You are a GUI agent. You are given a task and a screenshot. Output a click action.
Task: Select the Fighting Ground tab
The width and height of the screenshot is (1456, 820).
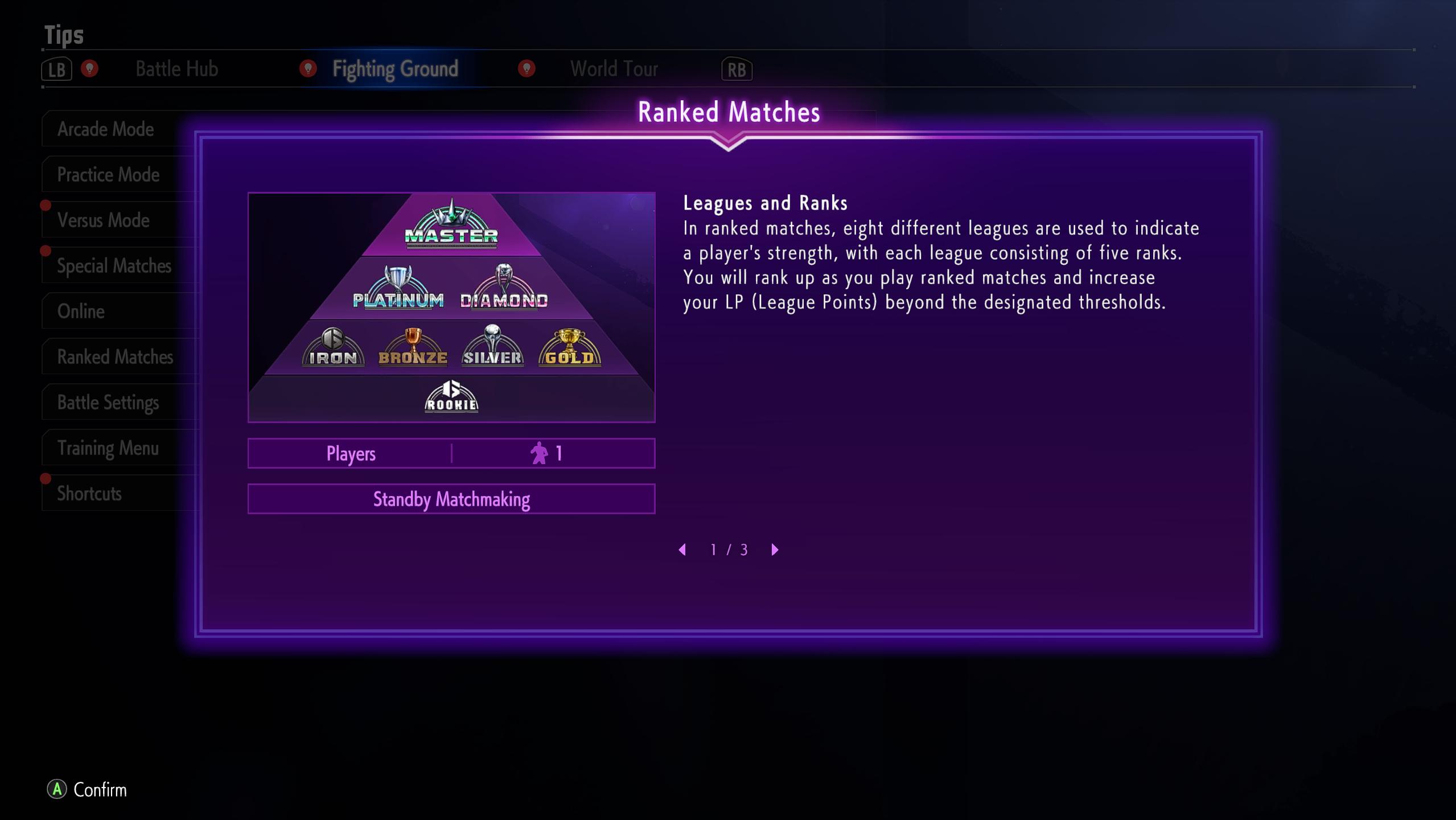click(x=395, y=69)
